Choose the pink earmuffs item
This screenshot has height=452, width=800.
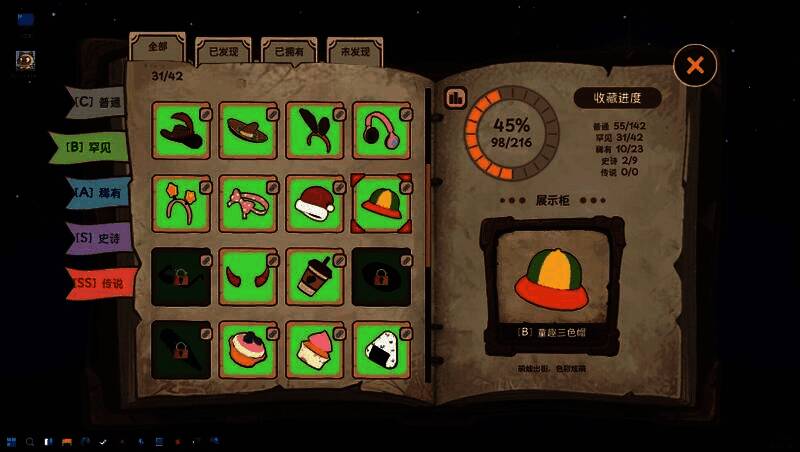(381, 131)
